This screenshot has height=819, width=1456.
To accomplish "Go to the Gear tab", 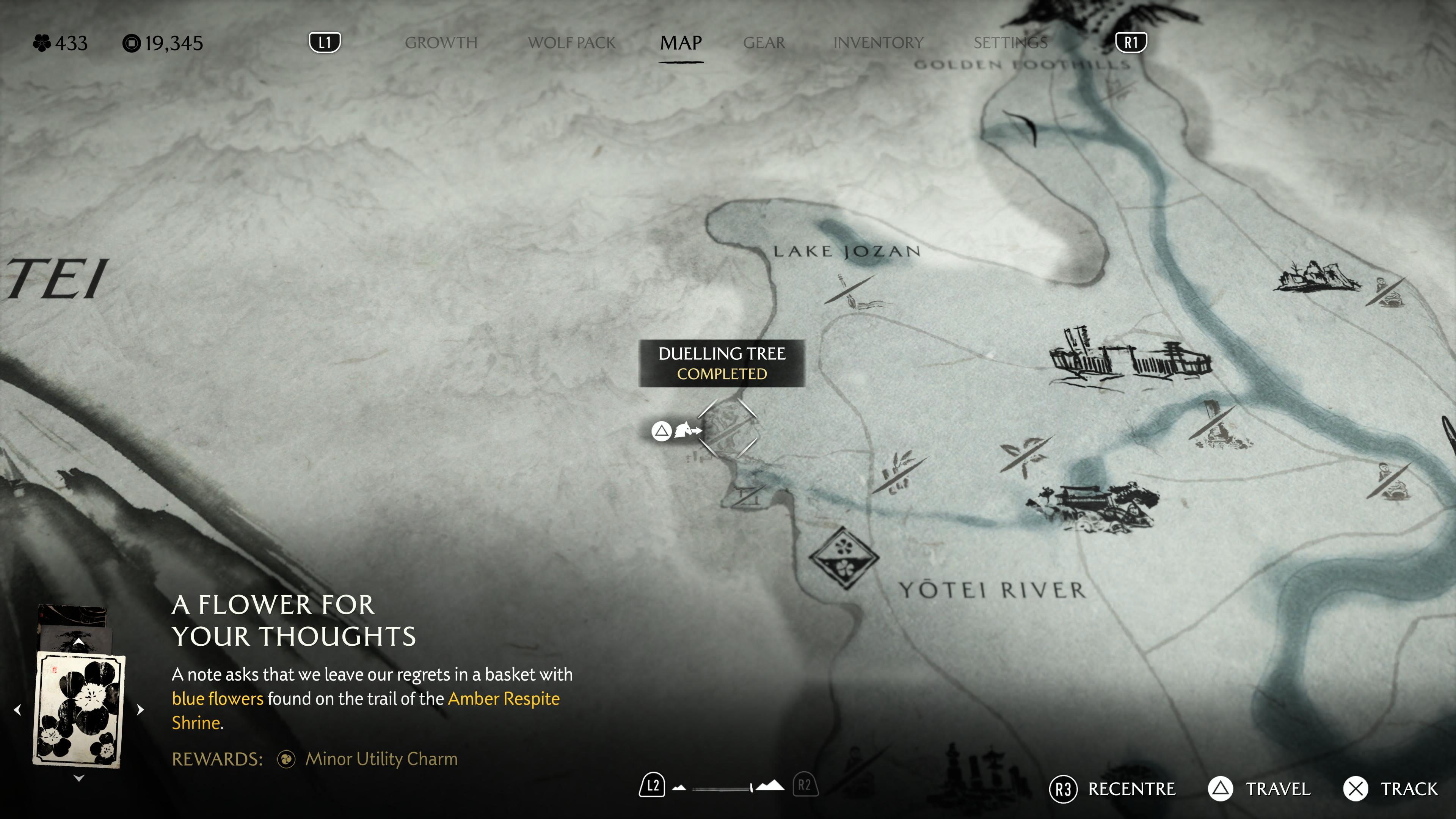I will click(764, 43).
